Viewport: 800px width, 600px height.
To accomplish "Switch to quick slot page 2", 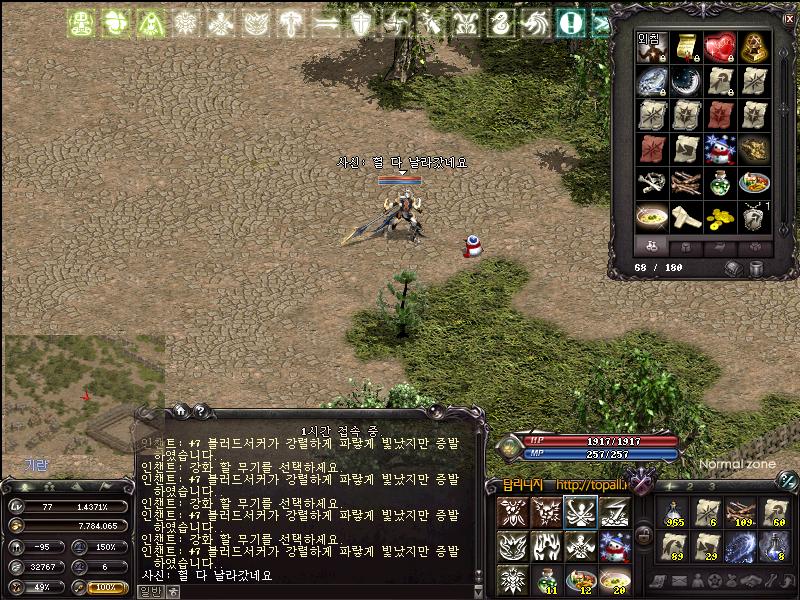I will (x=688, y=486).
